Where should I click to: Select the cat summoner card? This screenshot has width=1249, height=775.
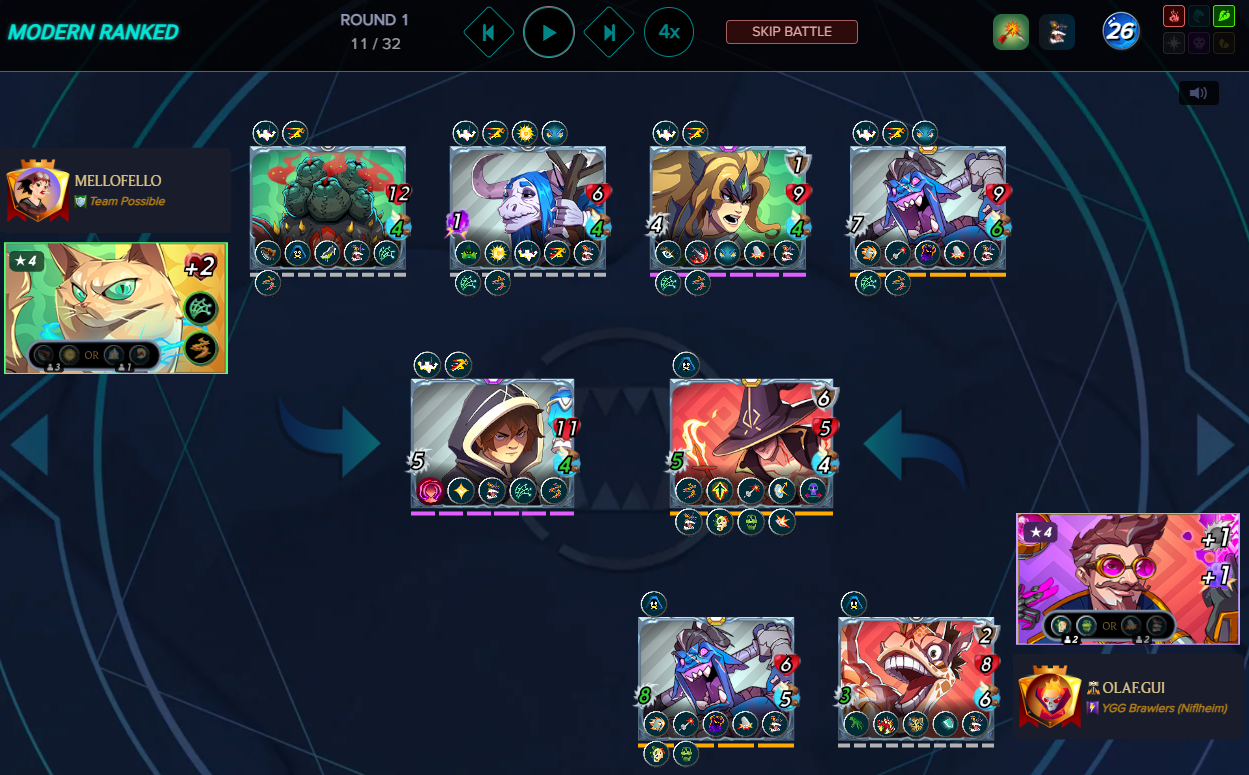(x=116, y=308)
